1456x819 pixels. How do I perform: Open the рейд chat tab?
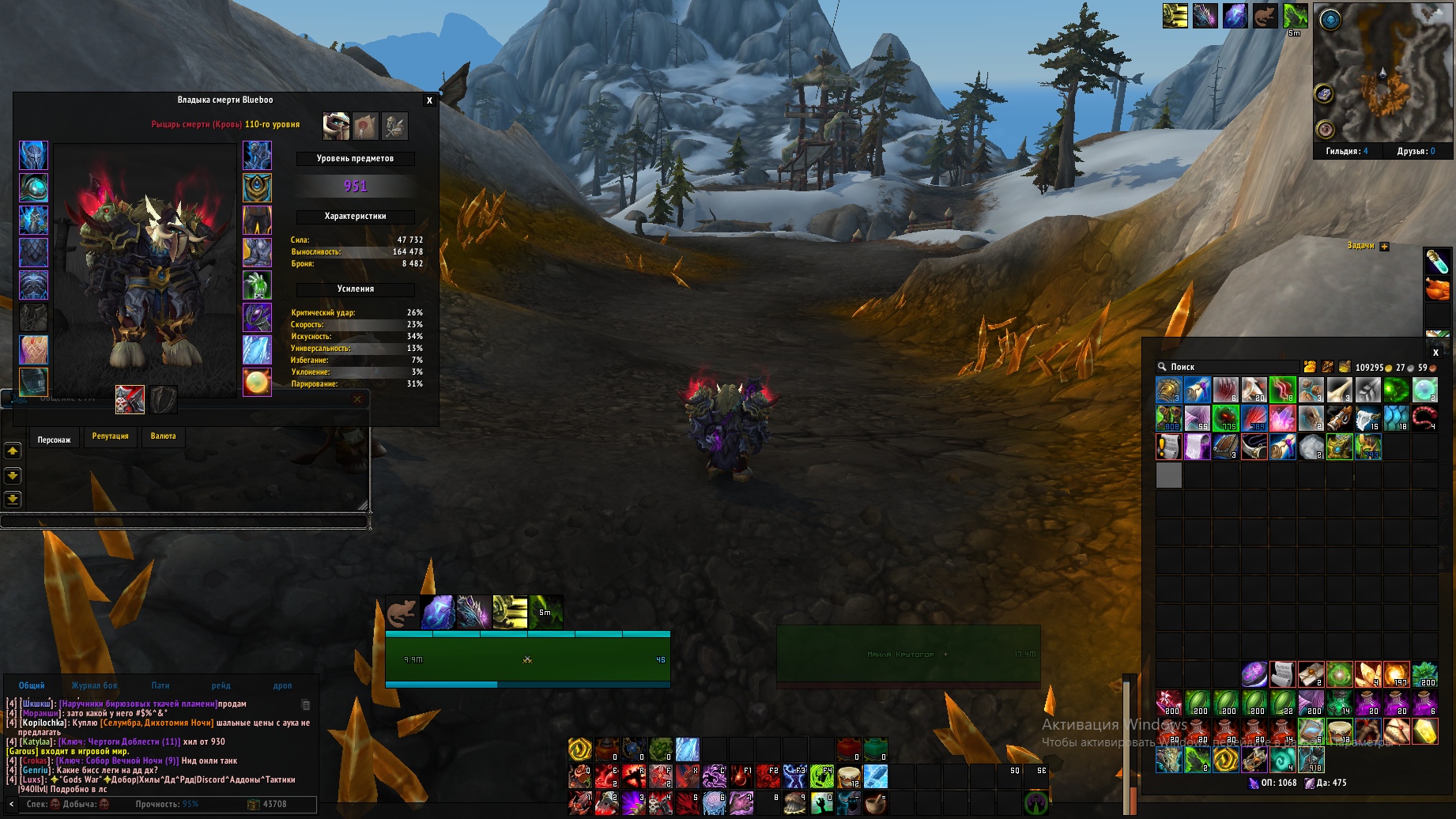point(221,685)
